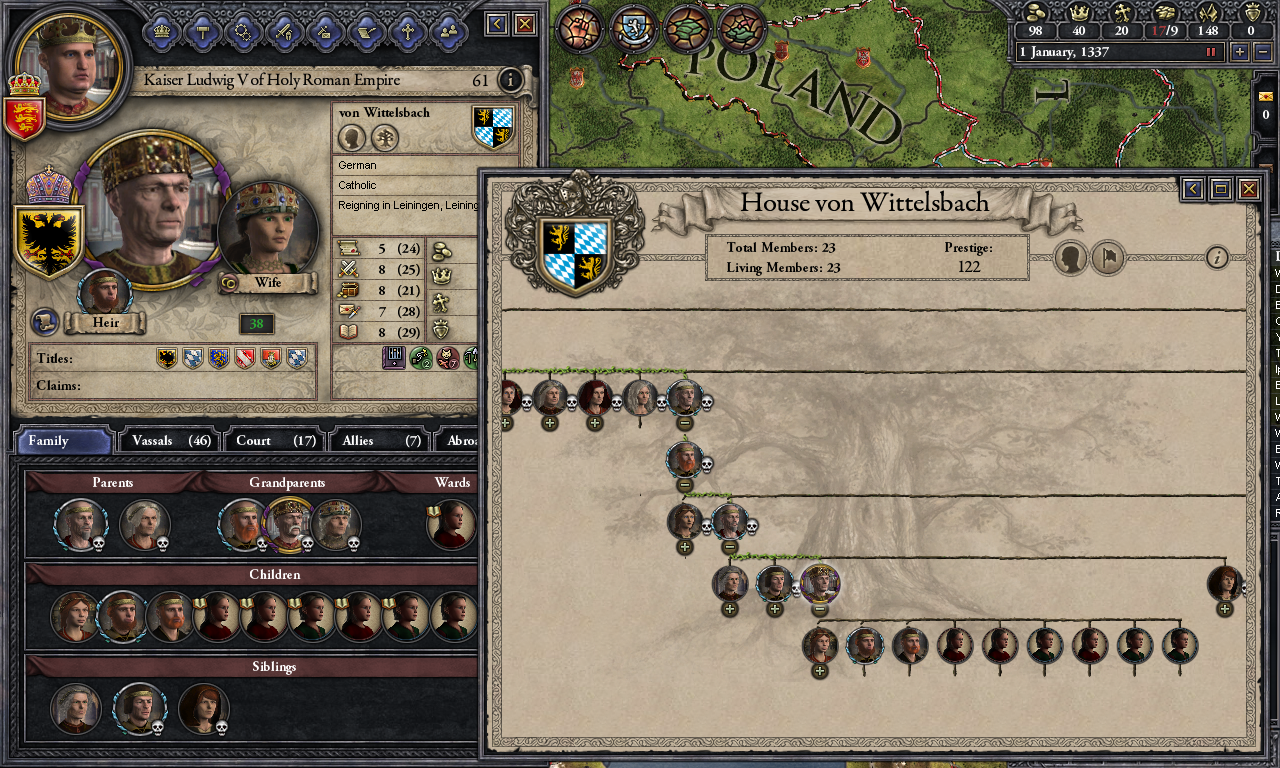Open the tree icon under von Wittelsbach
The image size is (1280, 768).
coord(384,138)
